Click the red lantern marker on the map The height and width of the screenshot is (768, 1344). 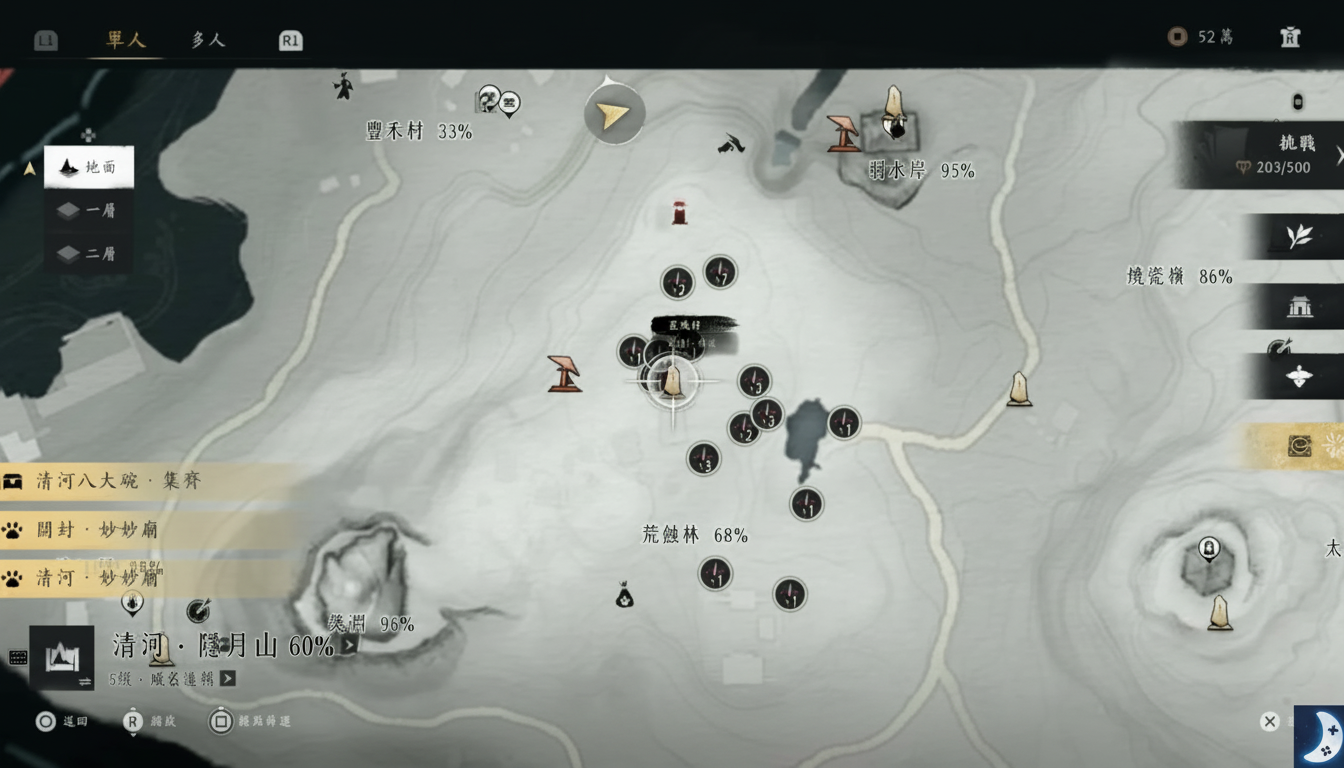[679, 212]
